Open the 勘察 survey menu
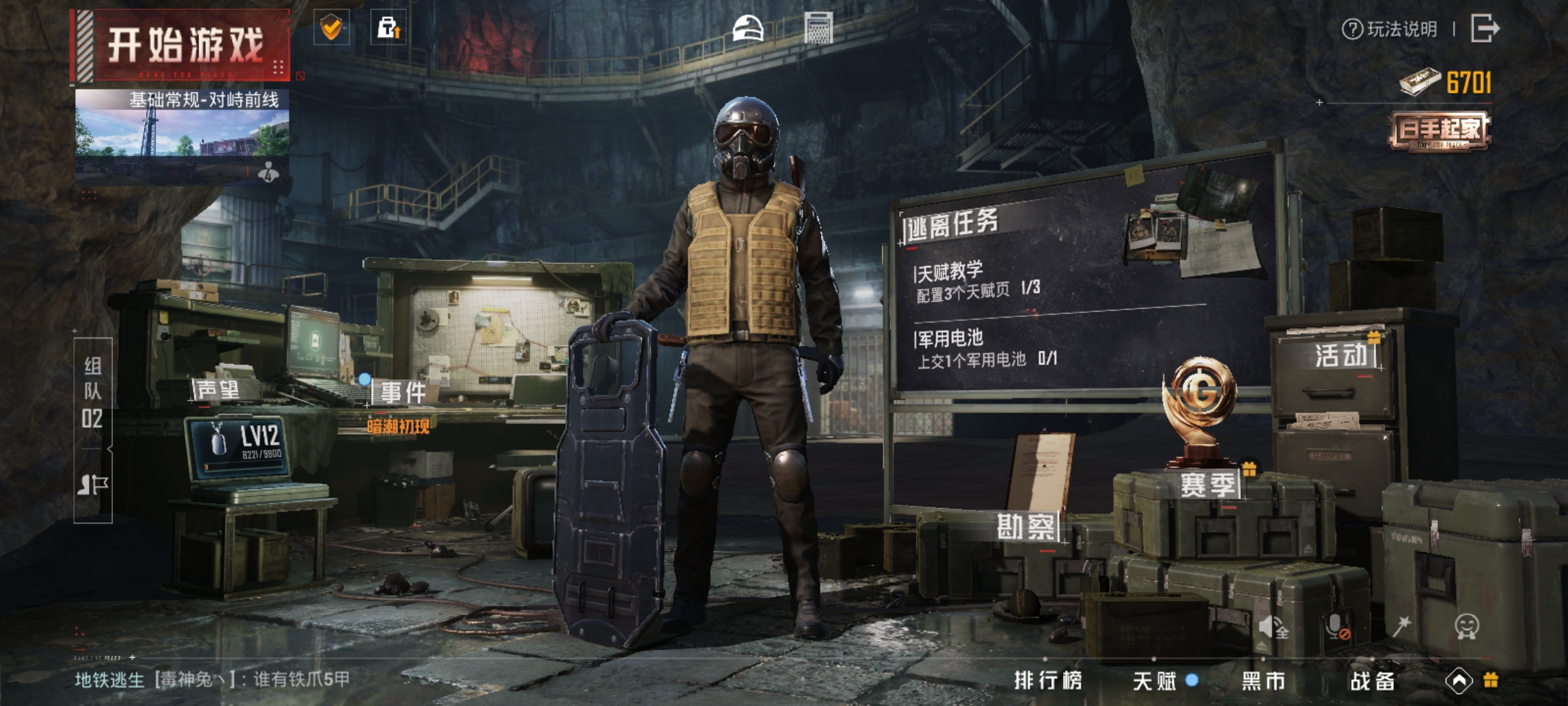The height and width of the screenshot is (706, 1568). pos(1026,527)
